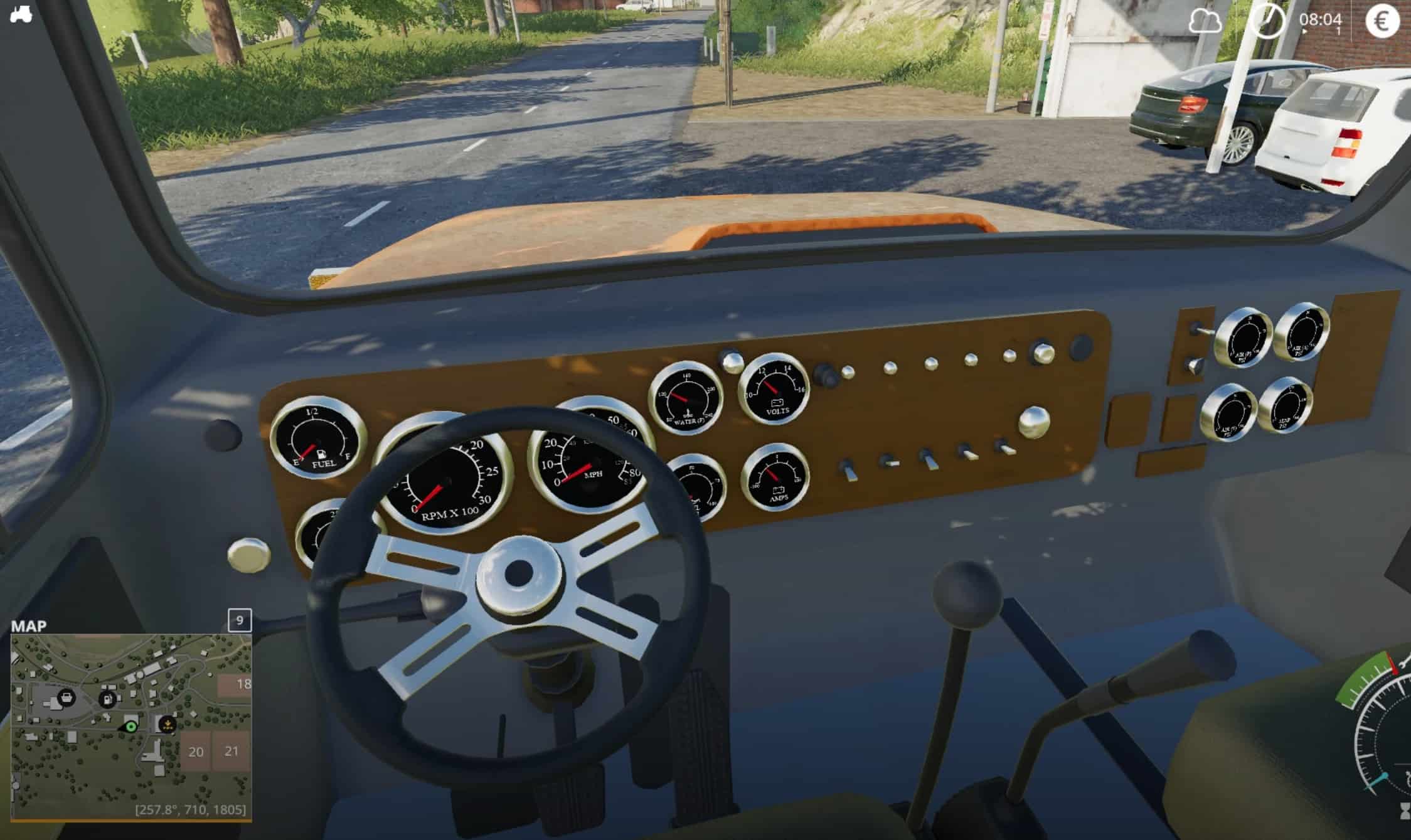Choose field 21 on the minimap
The image size is (1411, 840).
tap(232, 750)
